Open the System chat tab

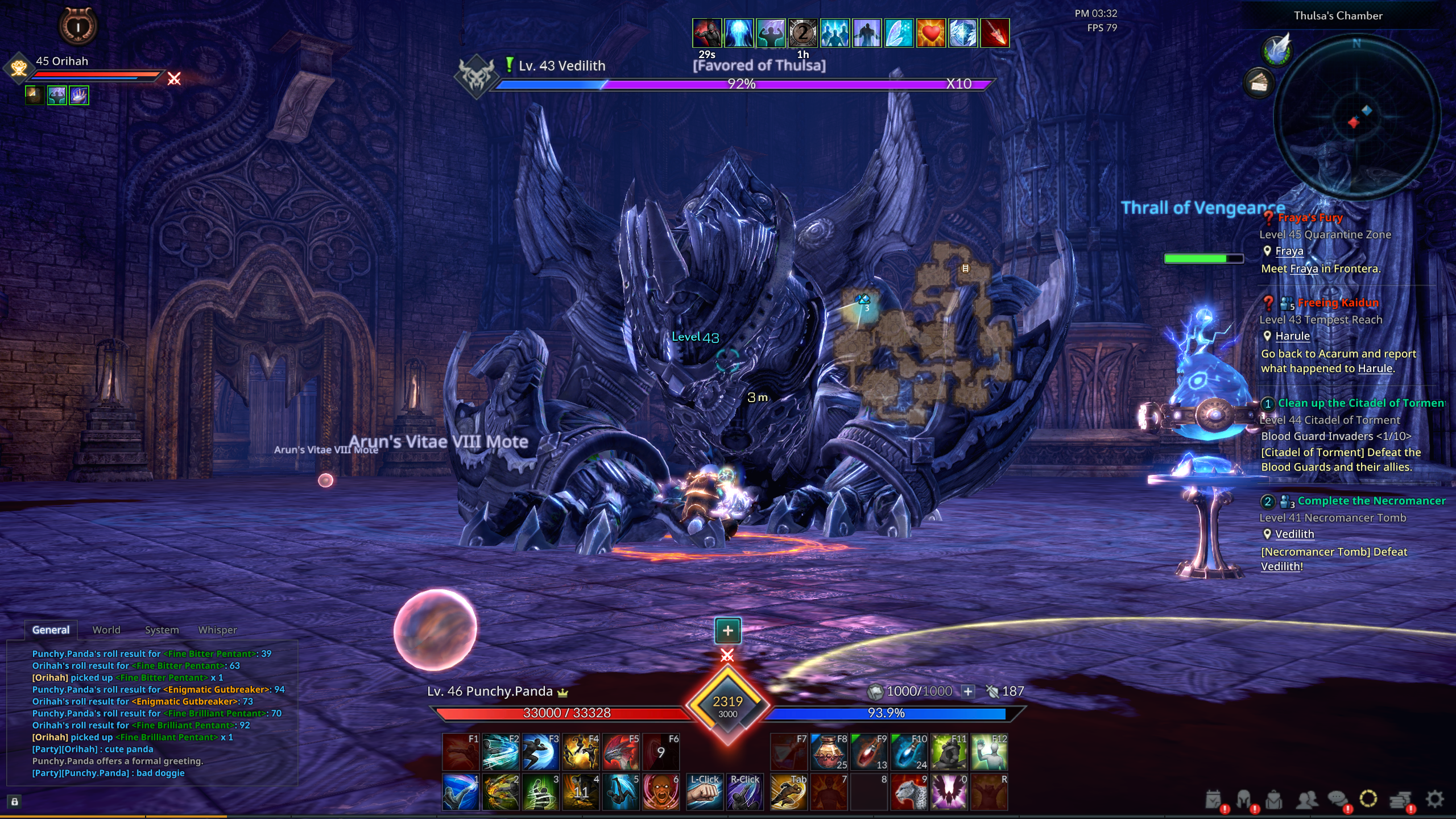tap(162, 630)
